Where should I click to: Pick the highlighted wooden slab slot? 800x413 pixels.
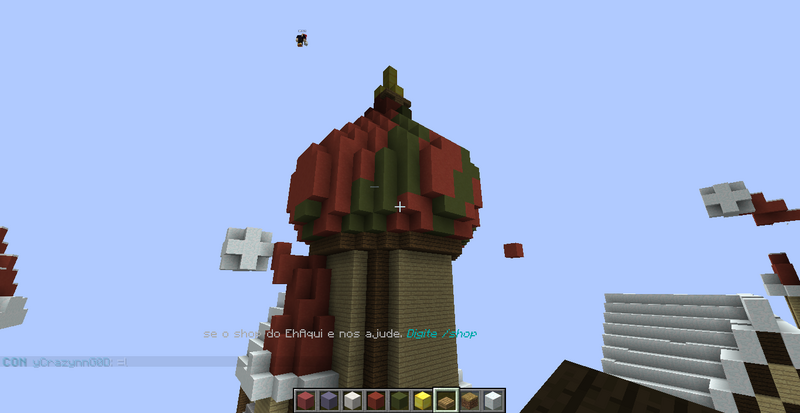(x=445, y=401)
